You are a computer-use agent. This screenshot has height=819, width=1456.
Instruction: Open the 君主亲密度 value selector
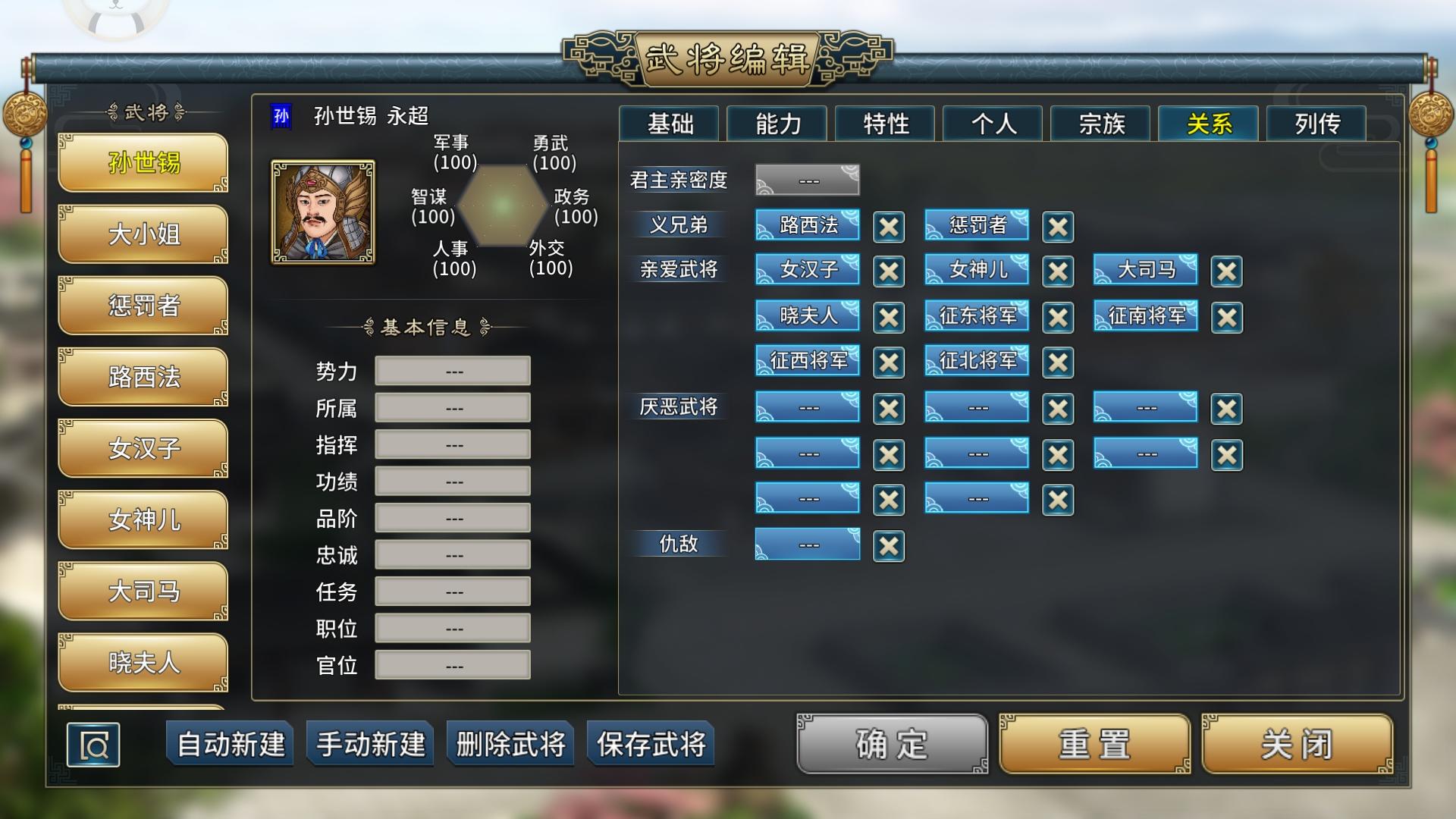pyautogui.click(x=807, y=180)
